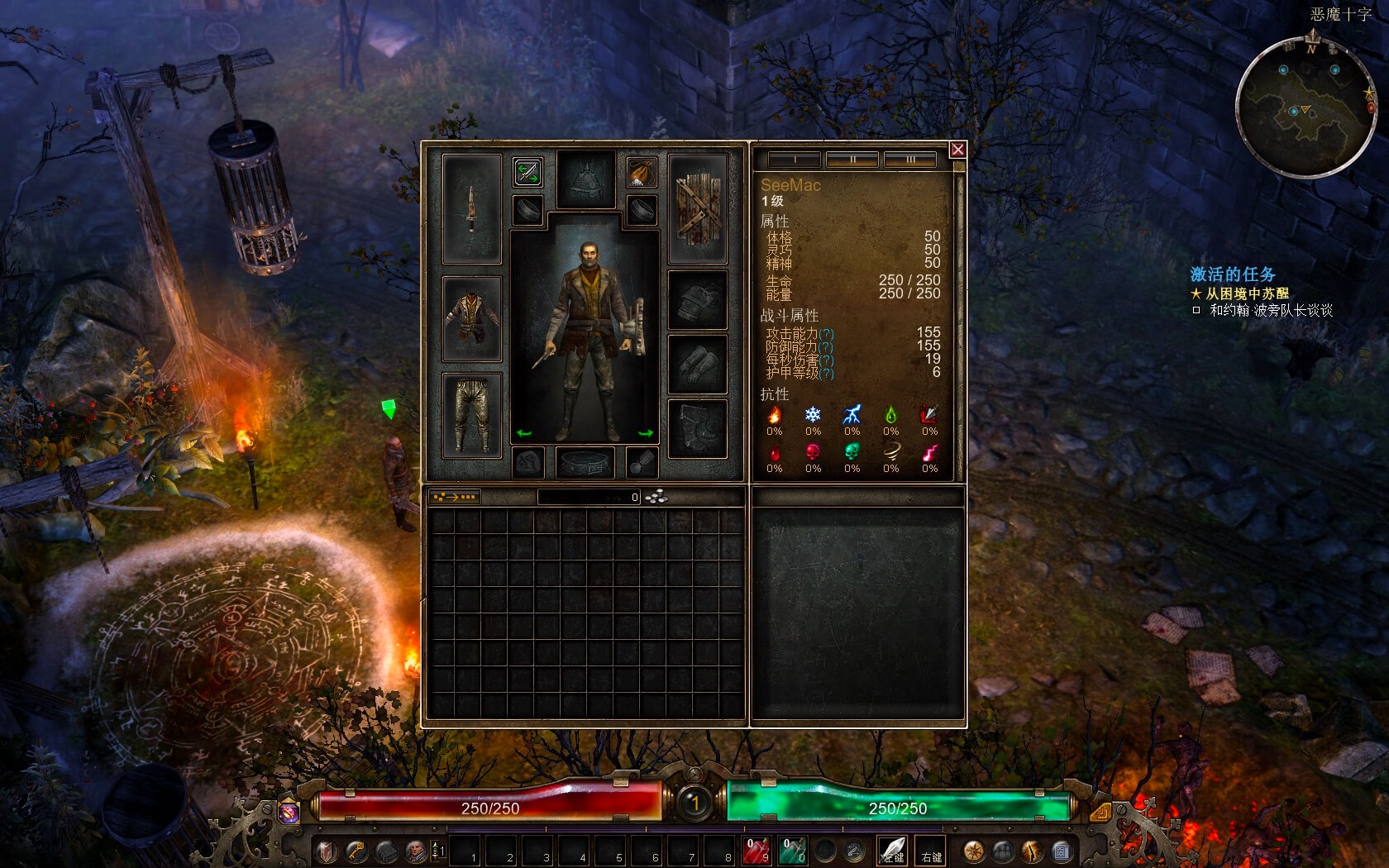Click the golden key icon on hotbar

356,851
